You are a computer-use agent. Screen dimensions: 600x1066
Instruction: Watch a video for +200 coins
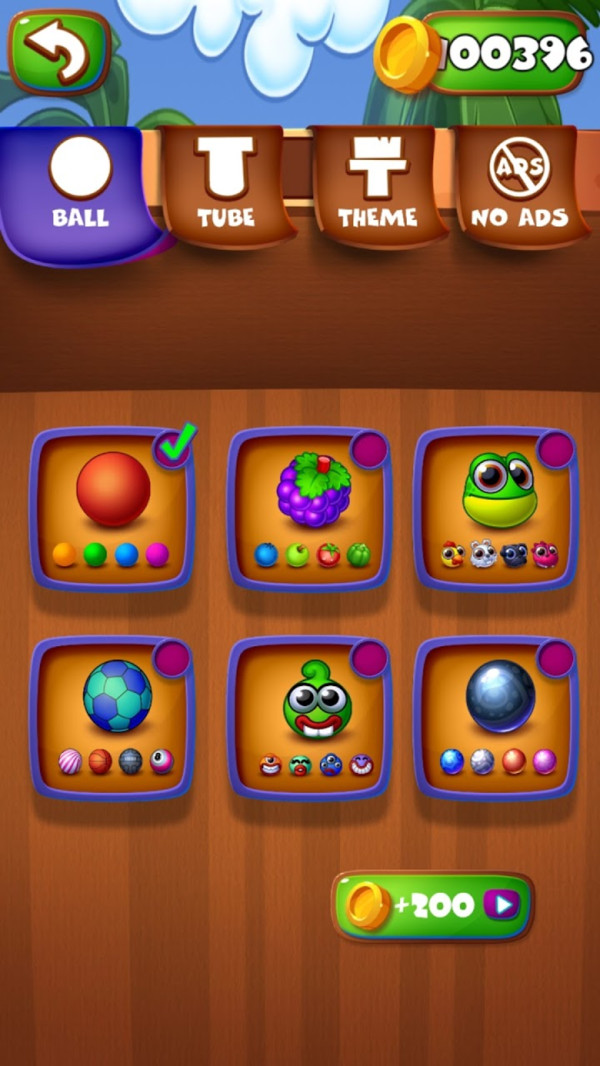[x=432, y=906]
